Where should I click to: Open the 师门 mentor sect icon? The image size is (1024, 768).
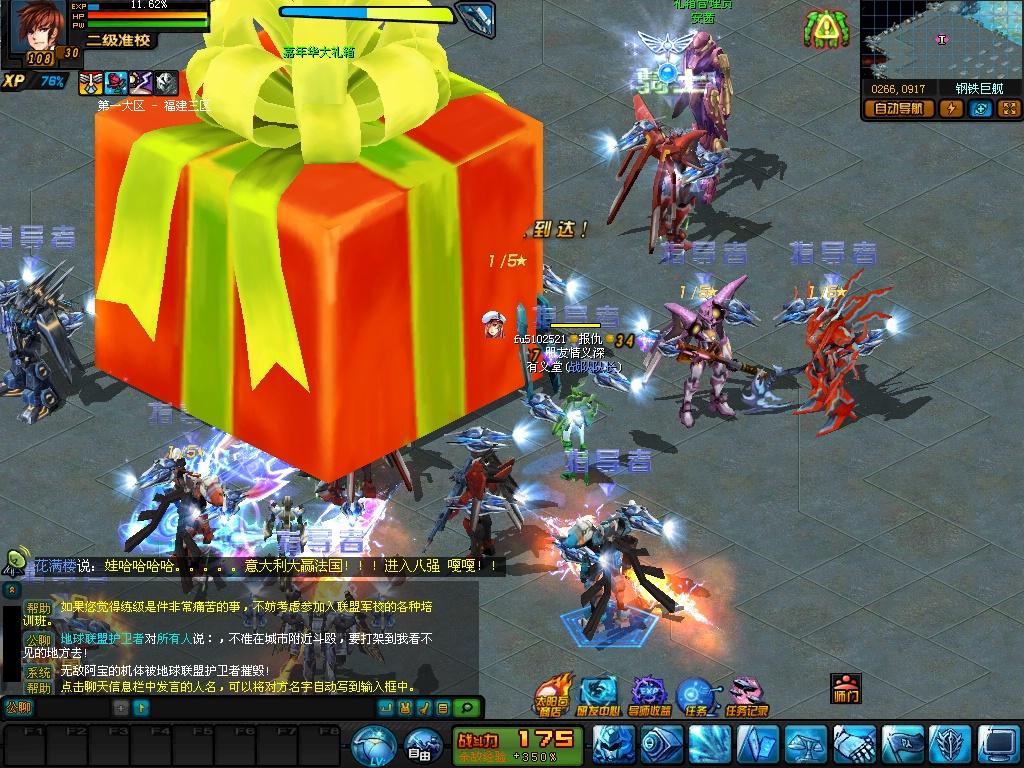click(x=845, y=688)
